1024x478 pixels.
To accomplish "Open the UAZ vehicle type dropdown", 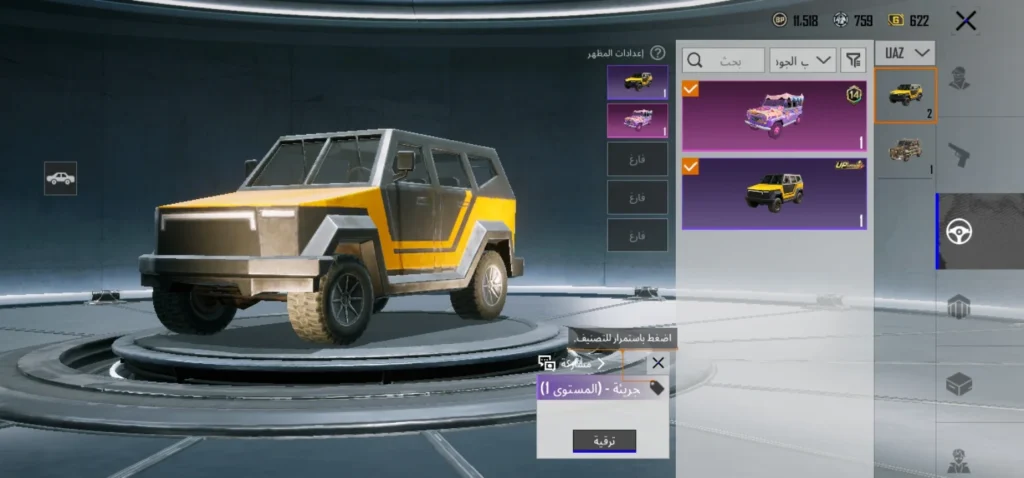I will pyautogui.click(x=906, y=53).
